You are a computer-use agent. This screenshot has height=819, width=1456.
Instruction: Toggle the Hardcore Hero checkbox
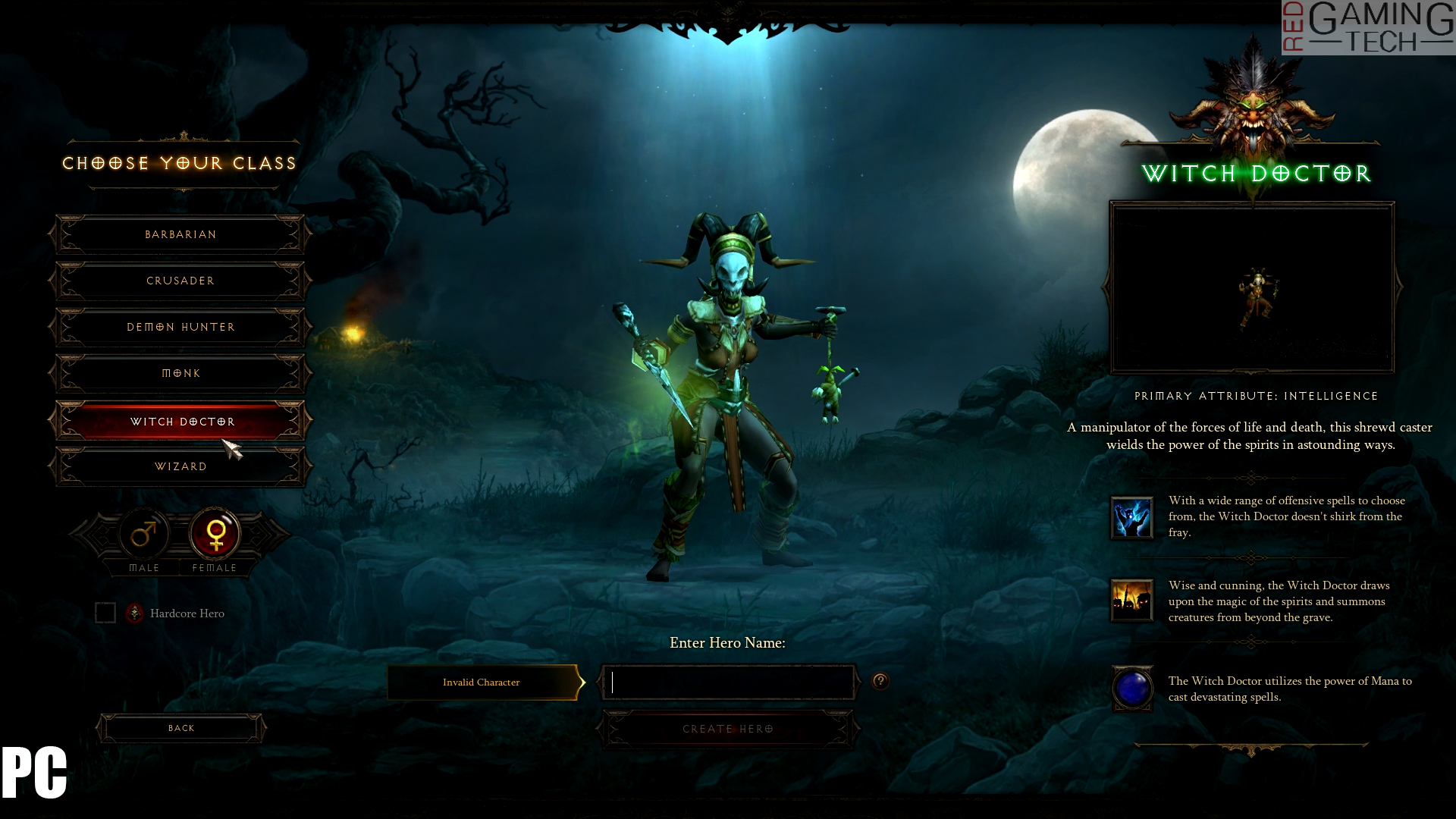click(x=105, y=613)
